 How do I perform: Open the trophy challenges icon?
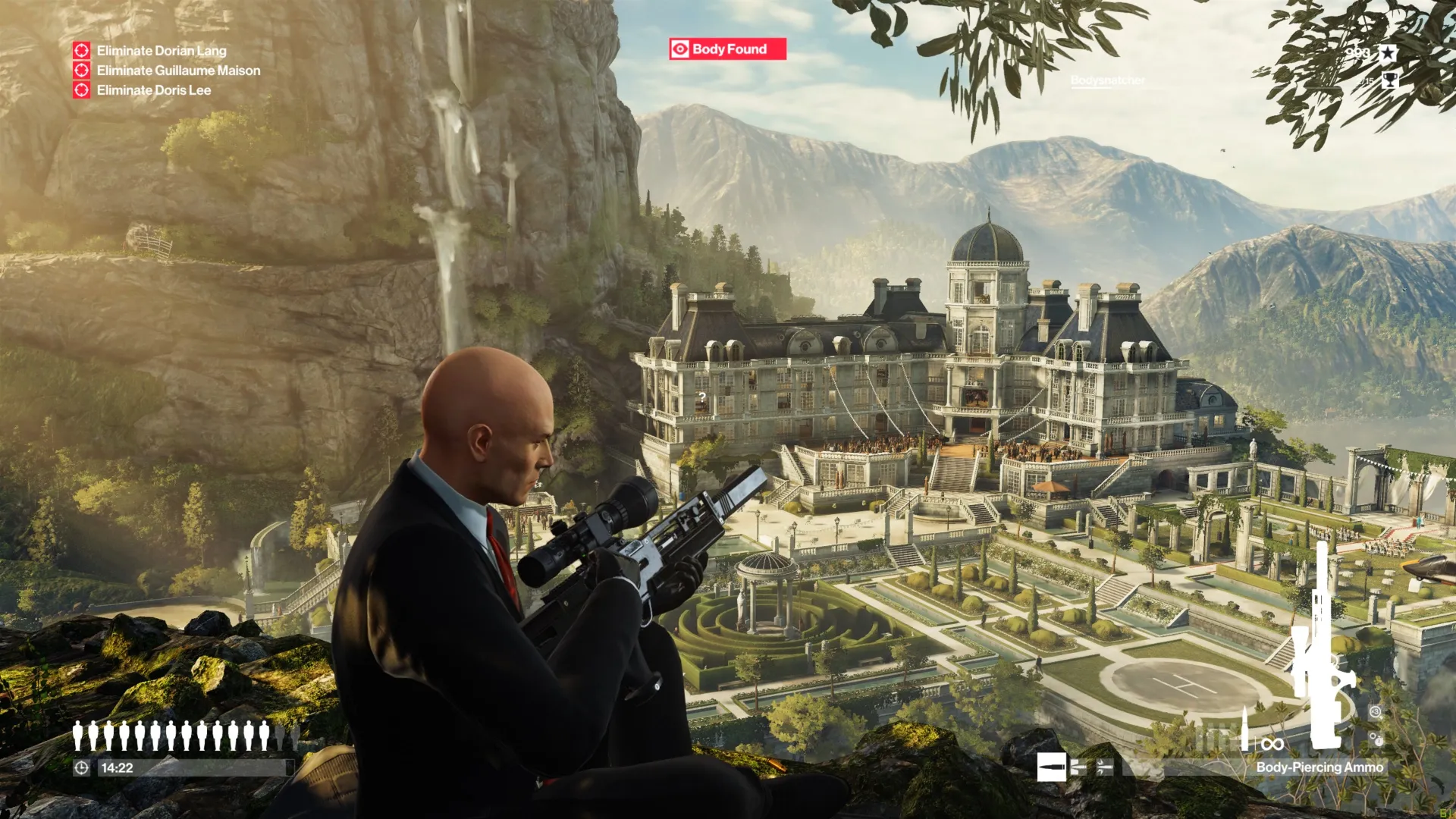1391,80
